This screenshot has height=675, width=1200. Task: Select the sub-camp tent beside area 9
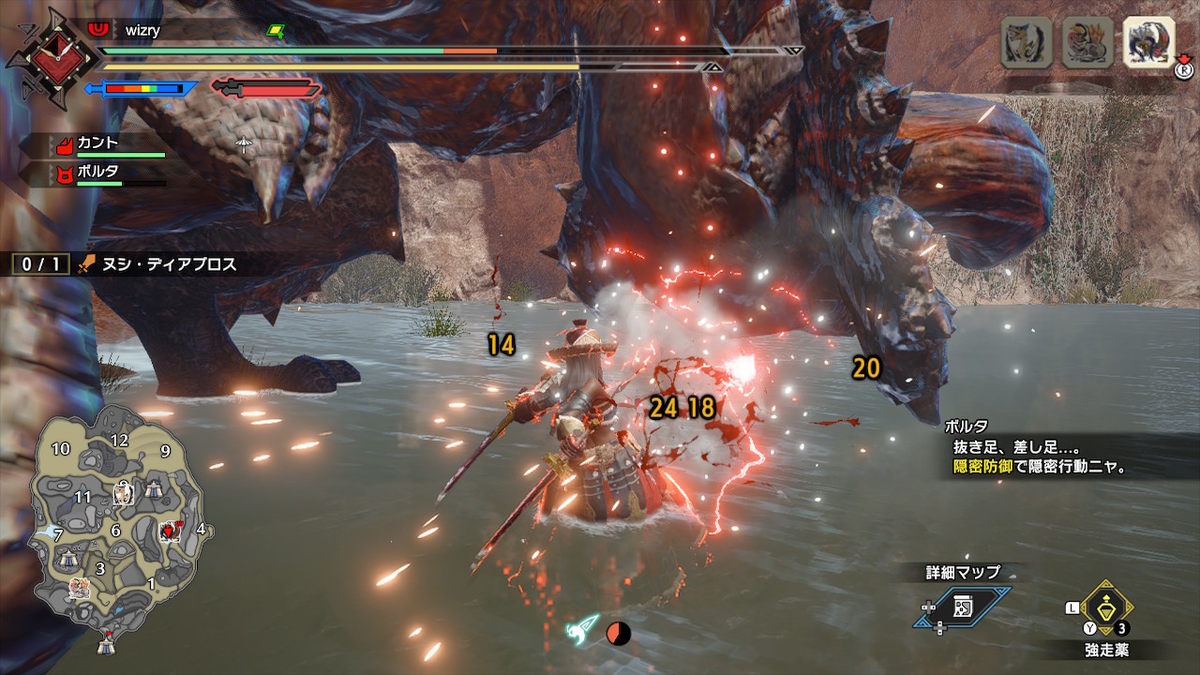[155, 488]
